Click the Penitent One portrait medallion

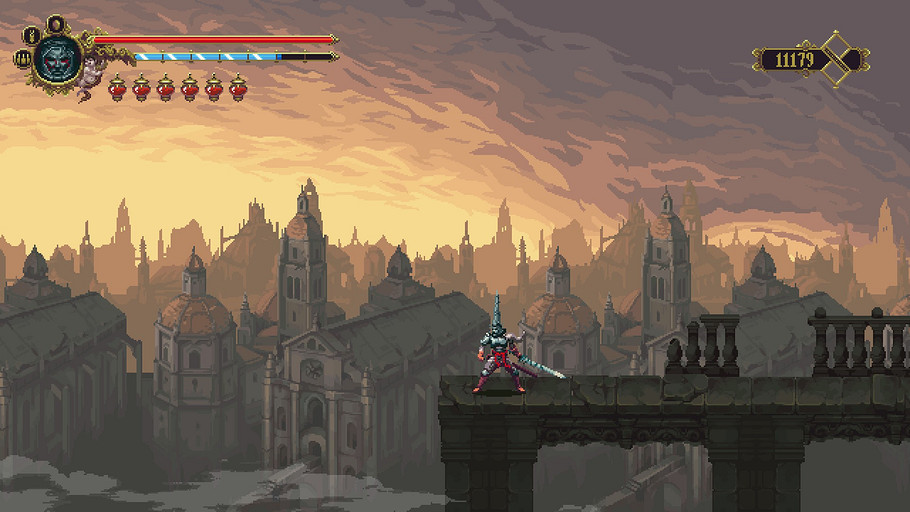point(56,57)
